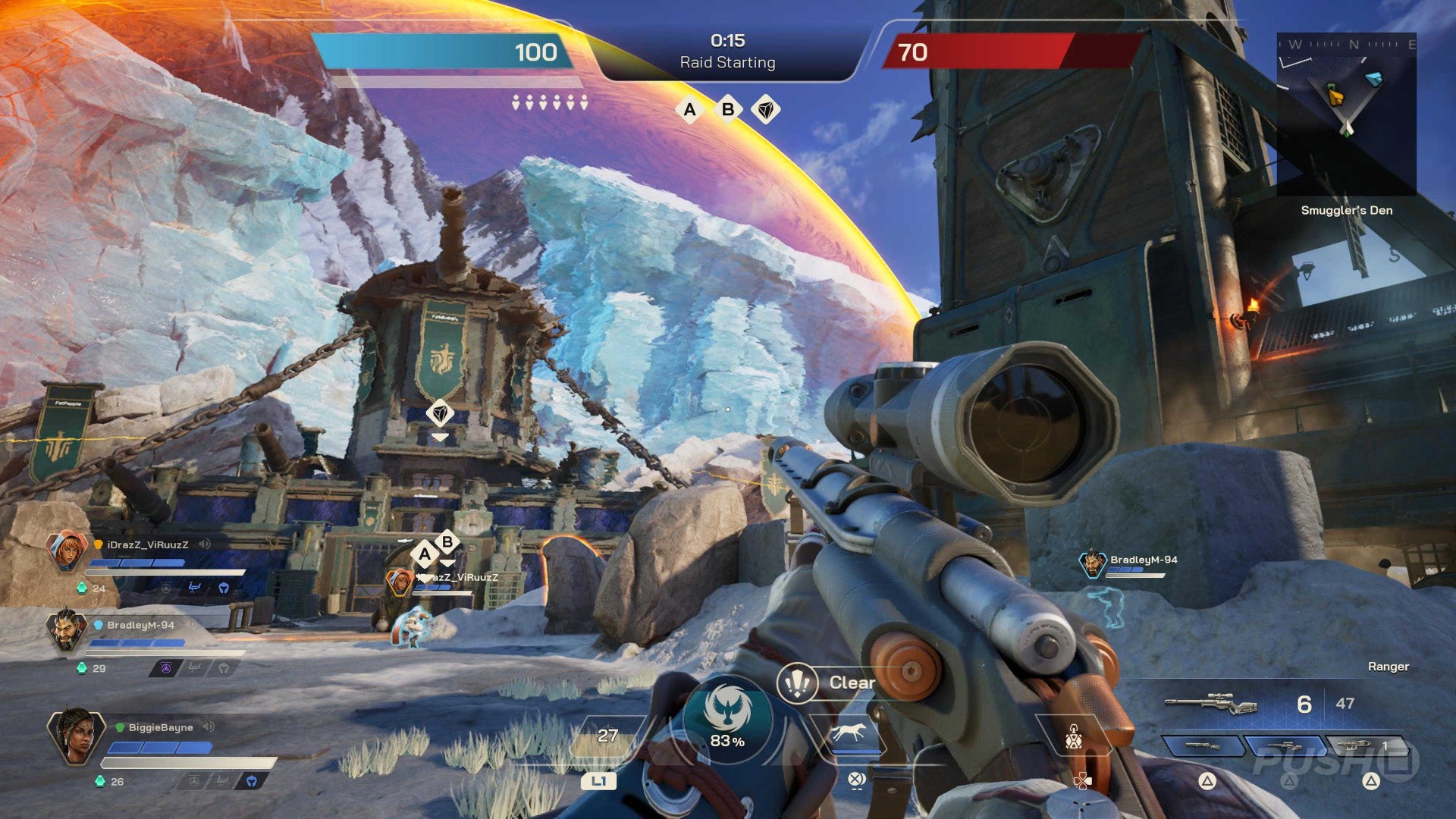
Task: Switch to the first weapon slot
Action: tap(1203, 746)
